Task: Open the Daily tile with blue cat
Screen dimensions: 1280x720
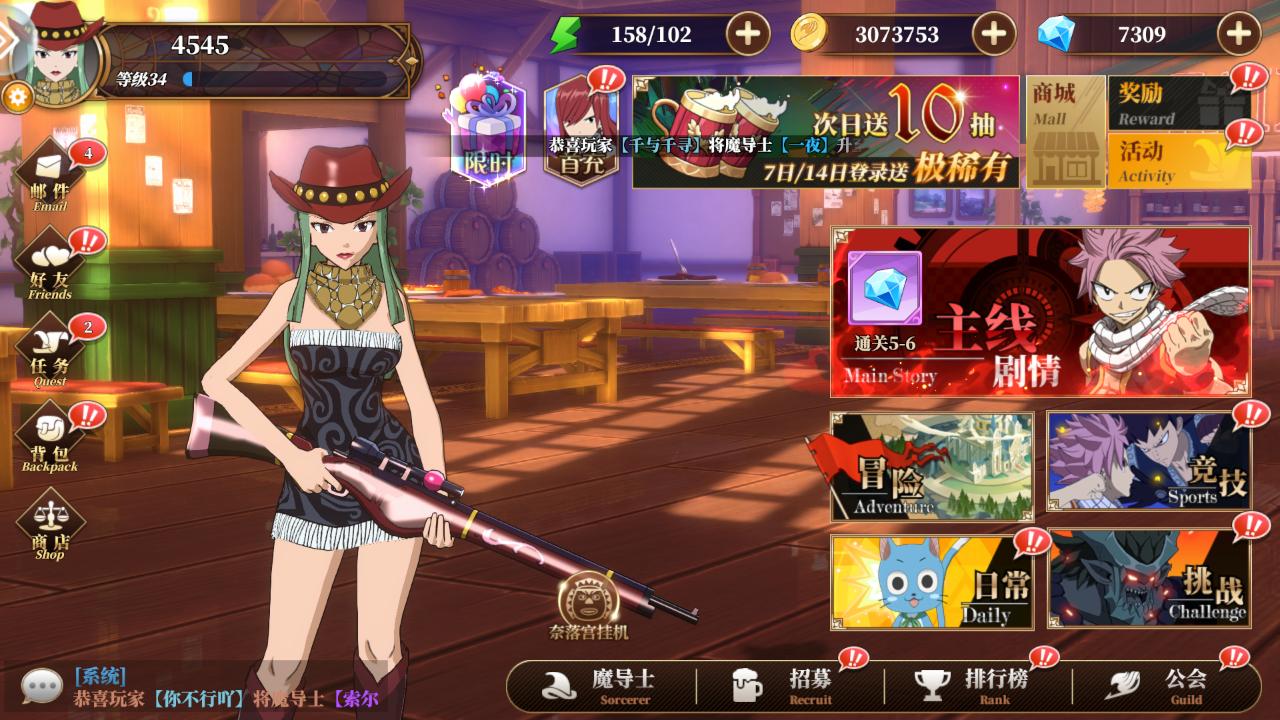Action: click(932, 581)
